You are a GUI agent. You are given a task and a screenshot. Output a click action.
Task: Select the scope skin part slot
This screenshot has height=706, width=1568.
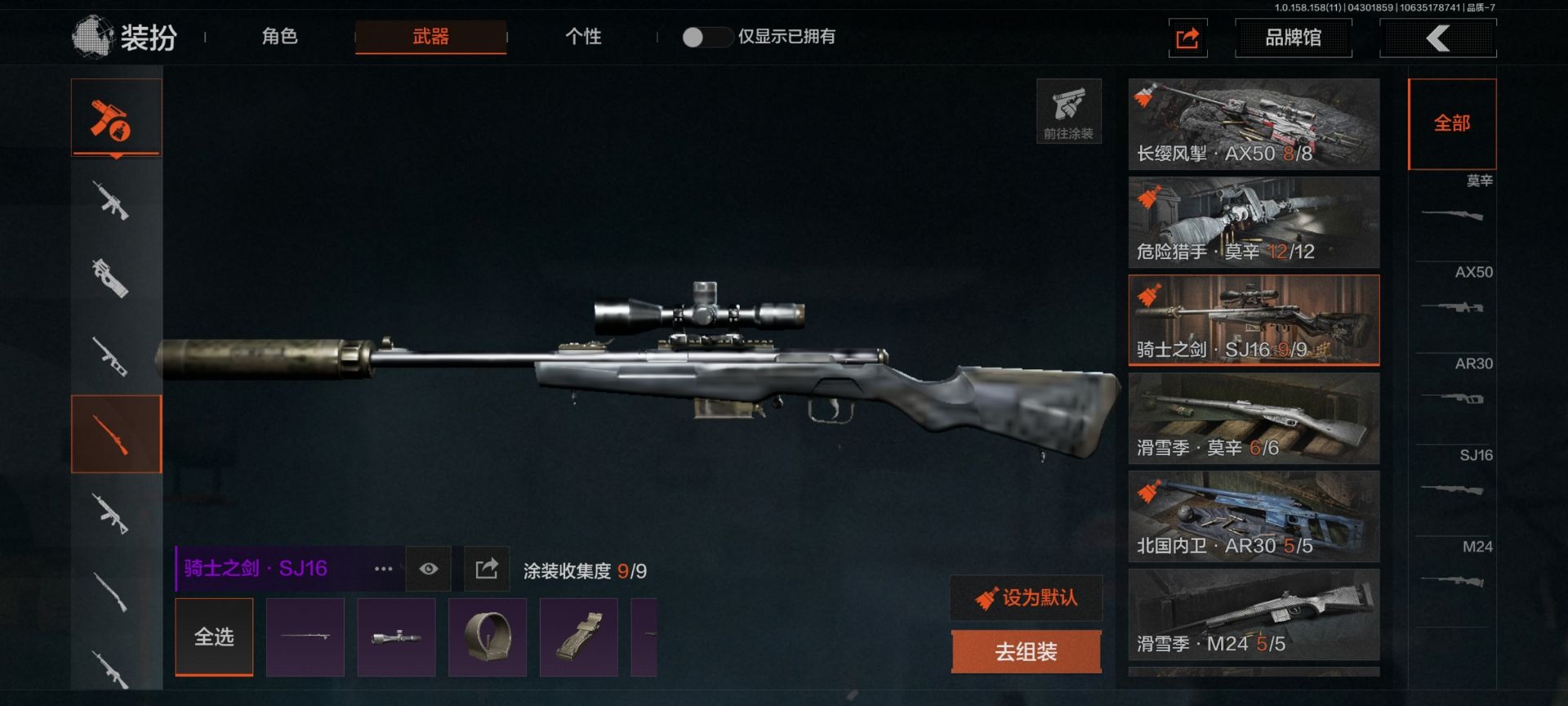coord(396,637)
